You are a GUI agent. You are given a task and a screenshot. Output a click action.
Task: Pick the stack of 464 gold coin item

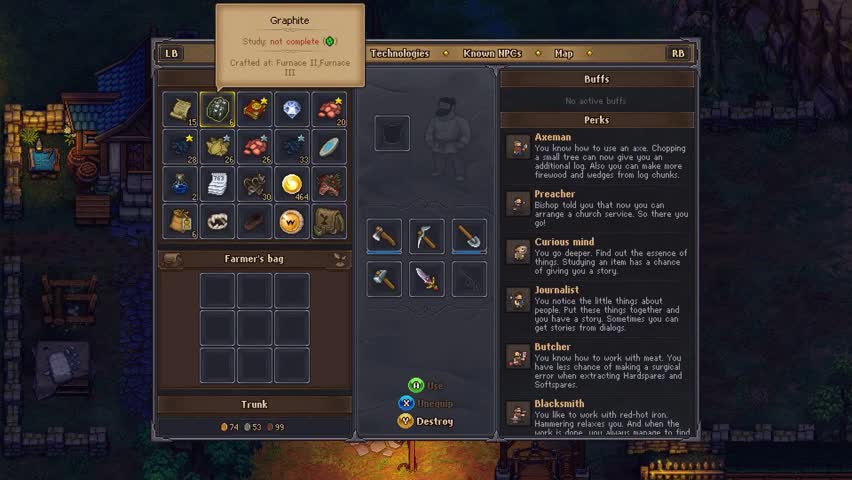(292, 184)
